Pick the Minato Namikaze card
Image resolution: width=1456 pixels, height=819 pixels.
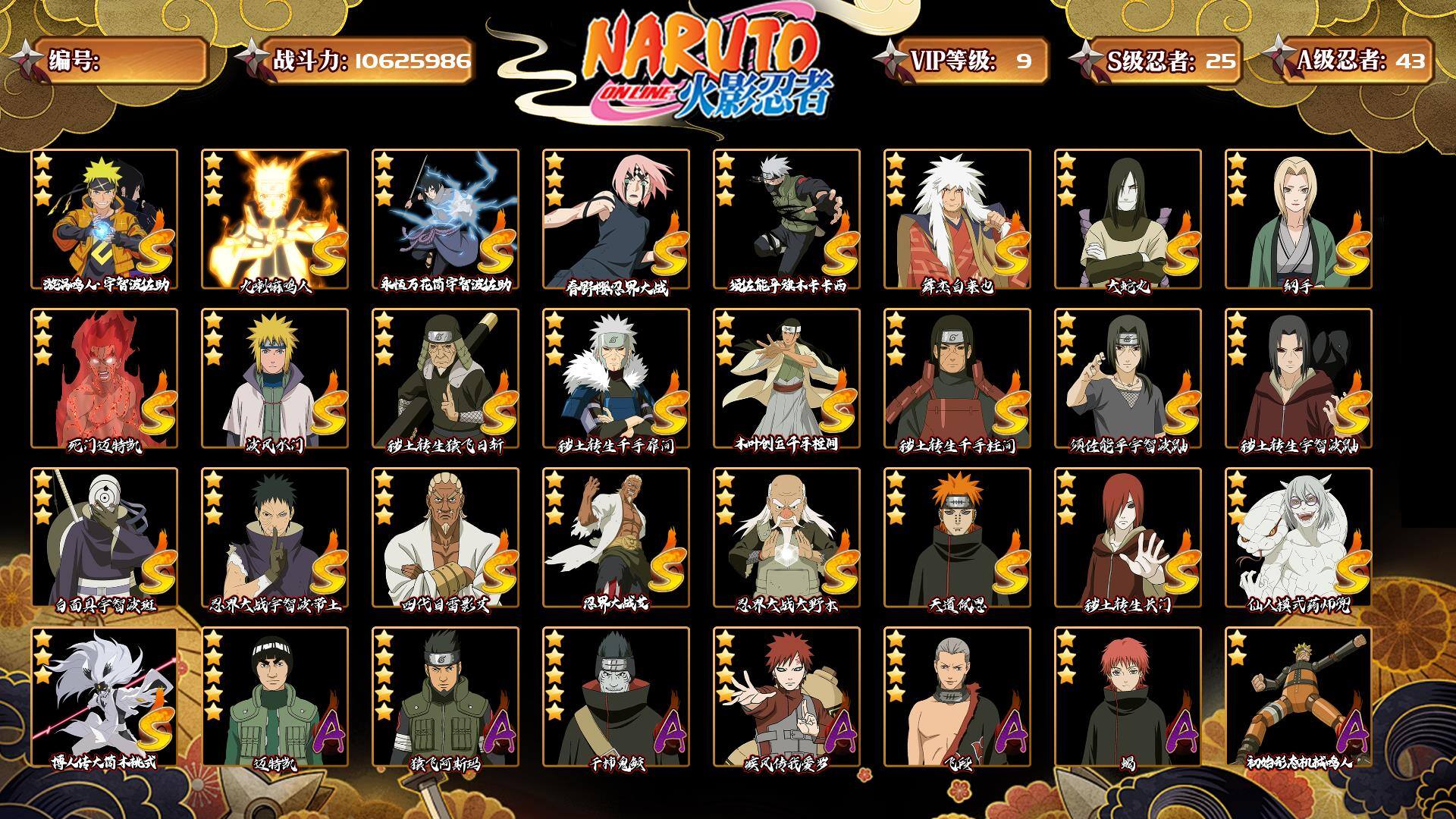(x=275, y=378)
